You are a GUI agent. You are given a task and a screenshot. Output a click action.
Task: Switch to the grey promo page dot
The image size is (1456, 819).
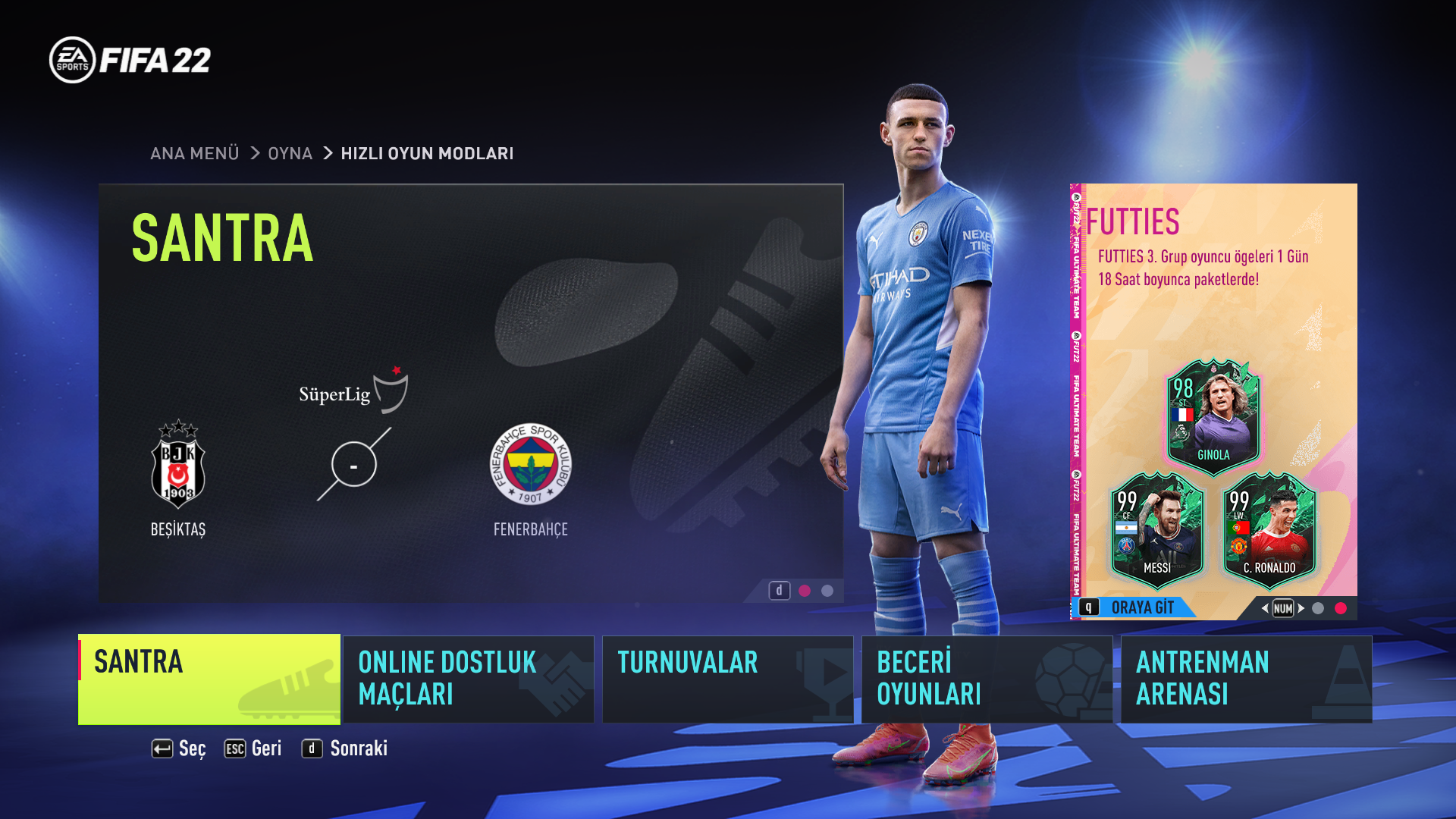coord(1318,608)
